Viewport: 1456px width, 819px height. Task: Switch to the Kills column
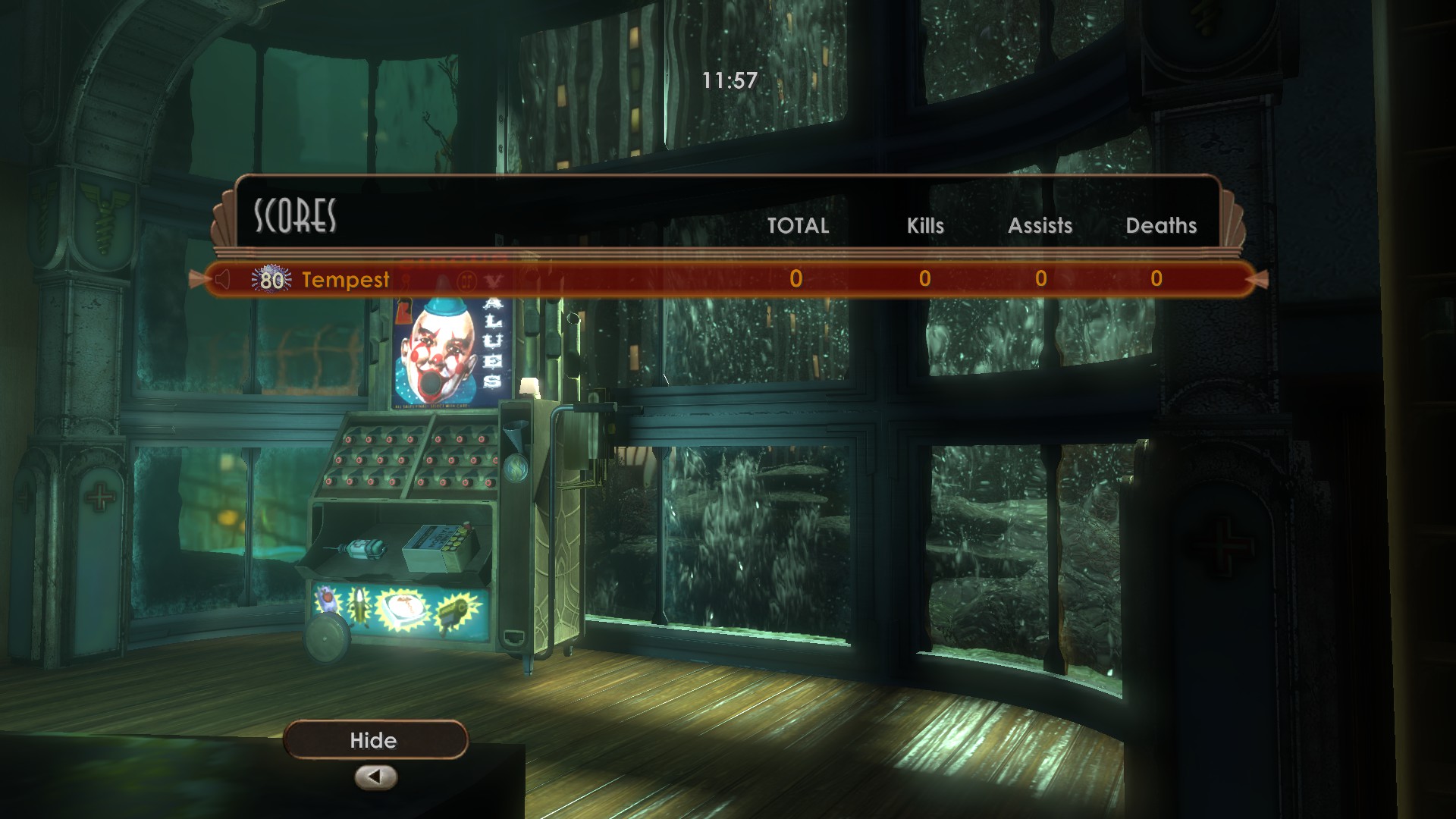coord(924,225)
